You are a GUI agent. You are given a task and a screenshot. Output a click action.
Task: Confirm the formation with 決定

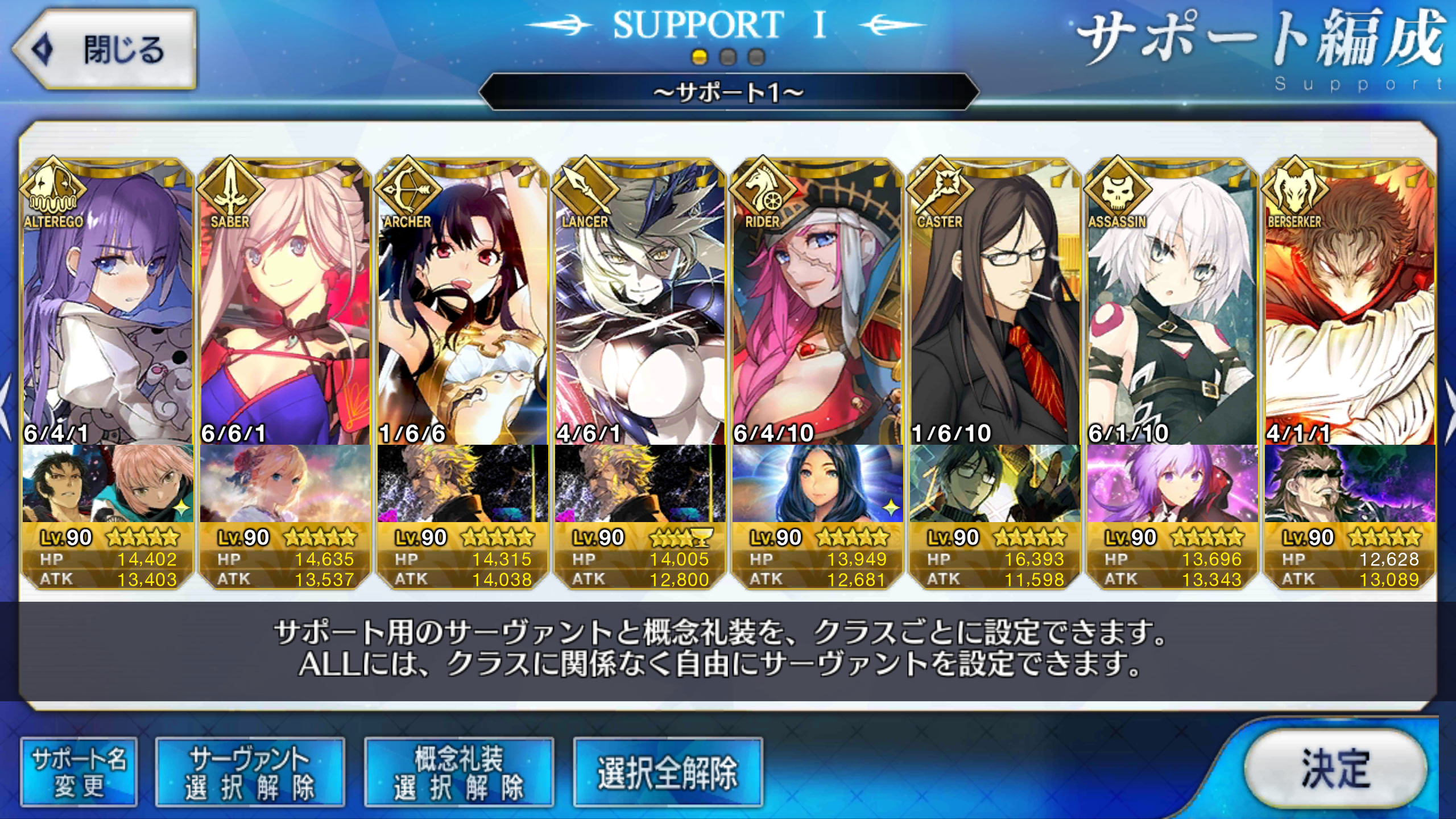coord(1335,768)
